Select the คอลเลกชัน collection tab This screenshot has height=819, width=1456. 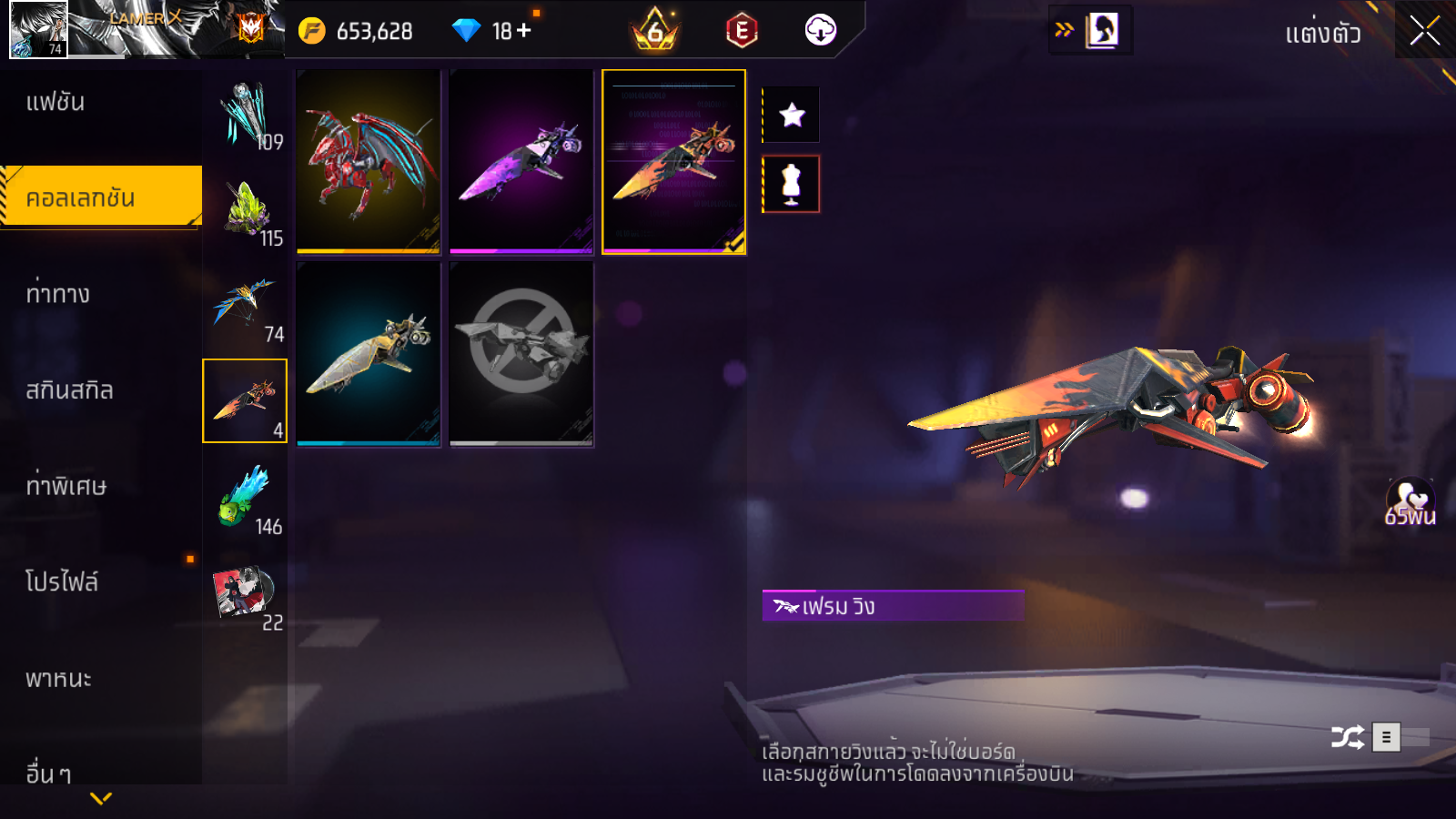coord(100,197)
